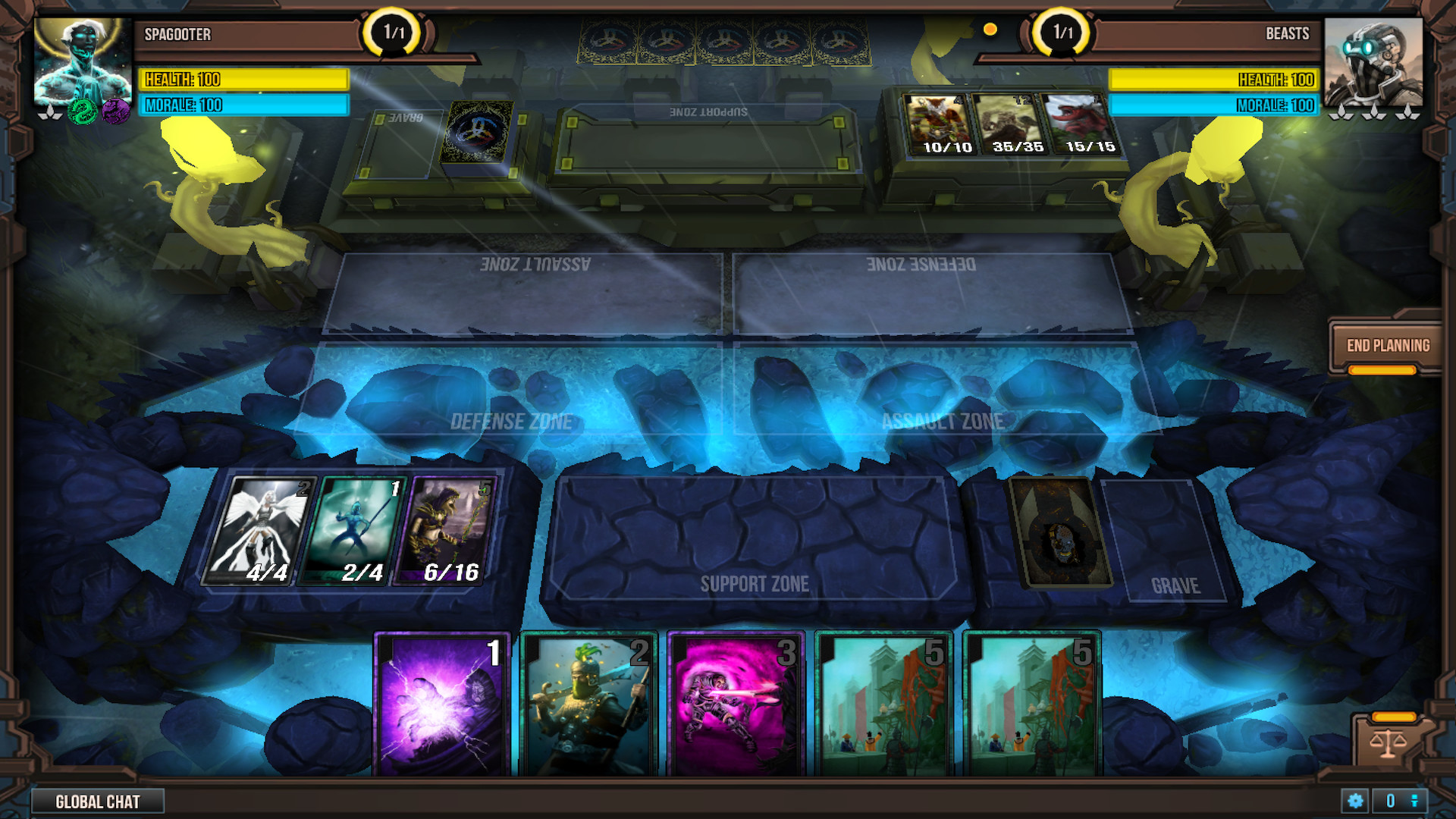Open the Global Chat panel

[x=99, y=801]
